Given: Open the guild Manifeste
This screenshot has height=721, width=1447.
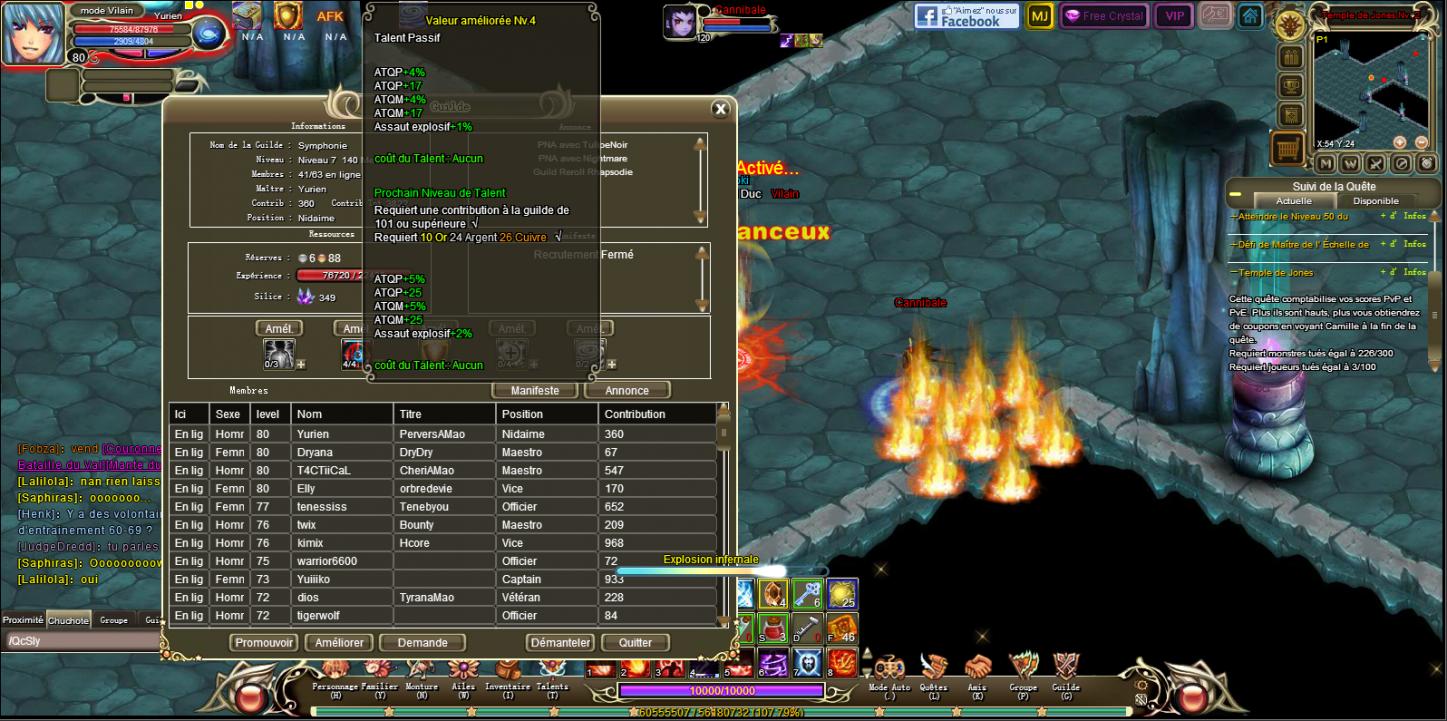Looking at the screenshot, I should 535,390.
